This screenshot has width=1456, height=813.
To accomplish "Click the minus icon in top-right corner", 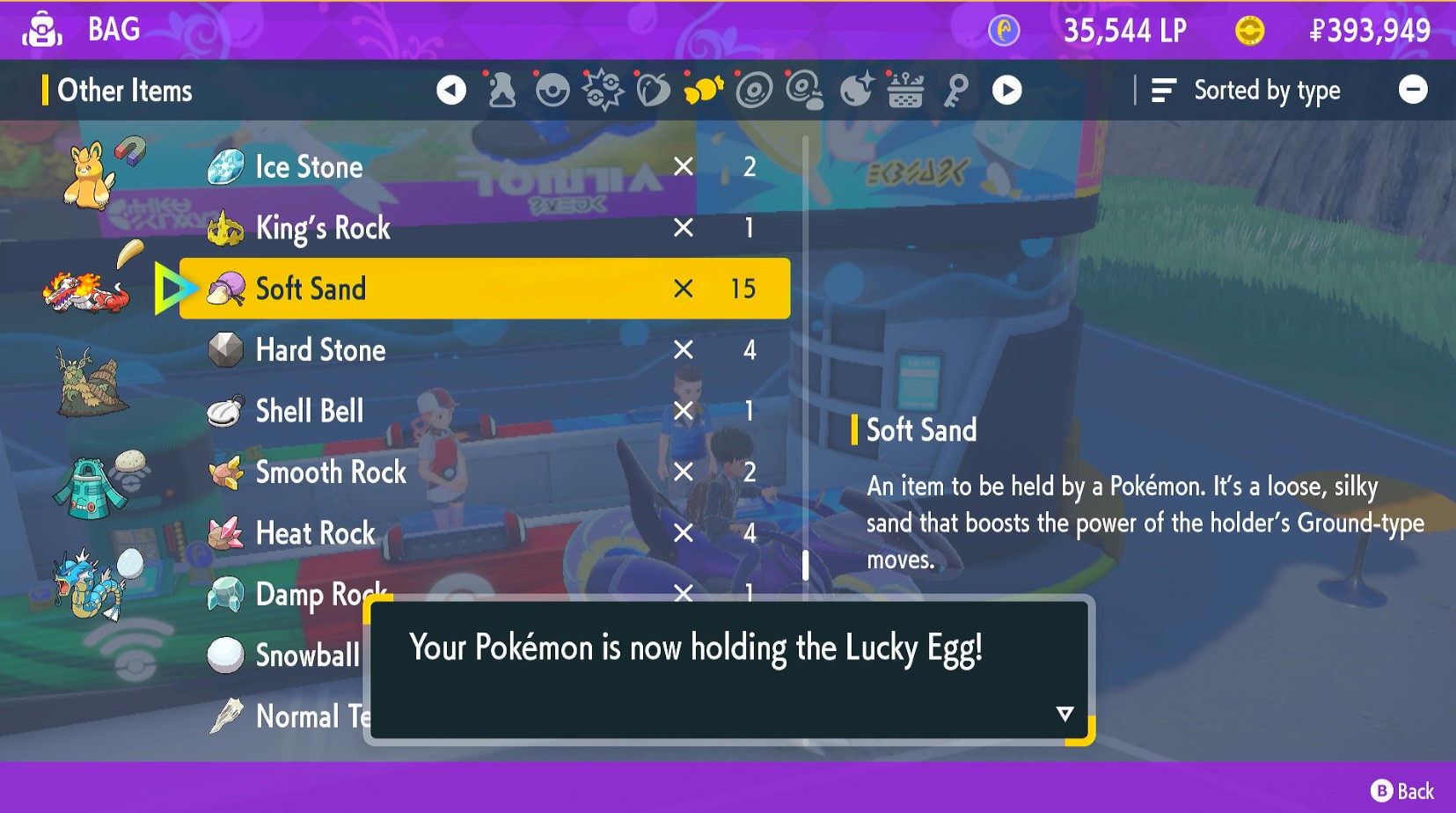I will click(x=1414, y=89).
